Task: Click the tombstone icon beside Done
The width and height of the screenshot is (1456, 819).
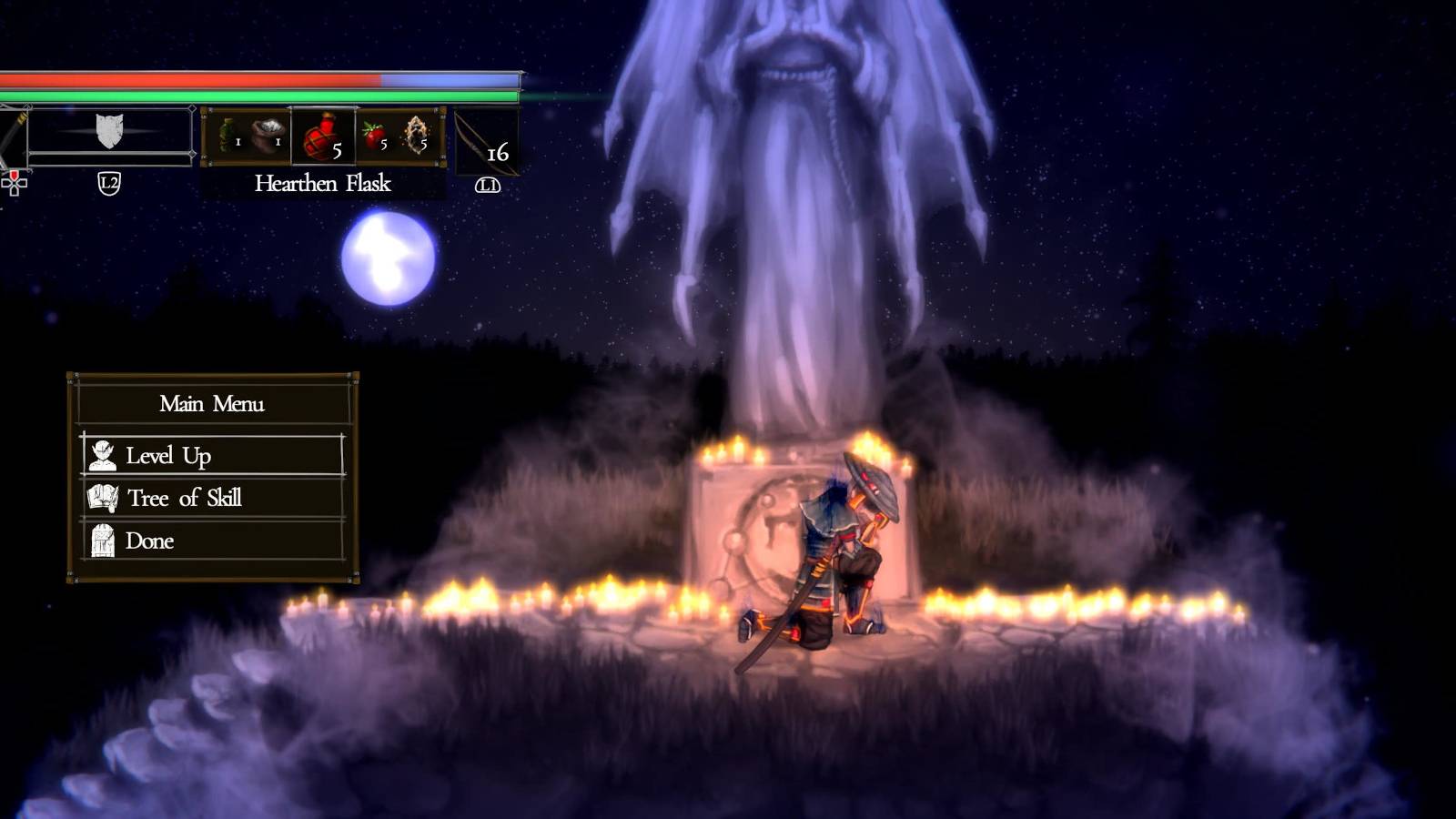Action: [x=103, y=540]
